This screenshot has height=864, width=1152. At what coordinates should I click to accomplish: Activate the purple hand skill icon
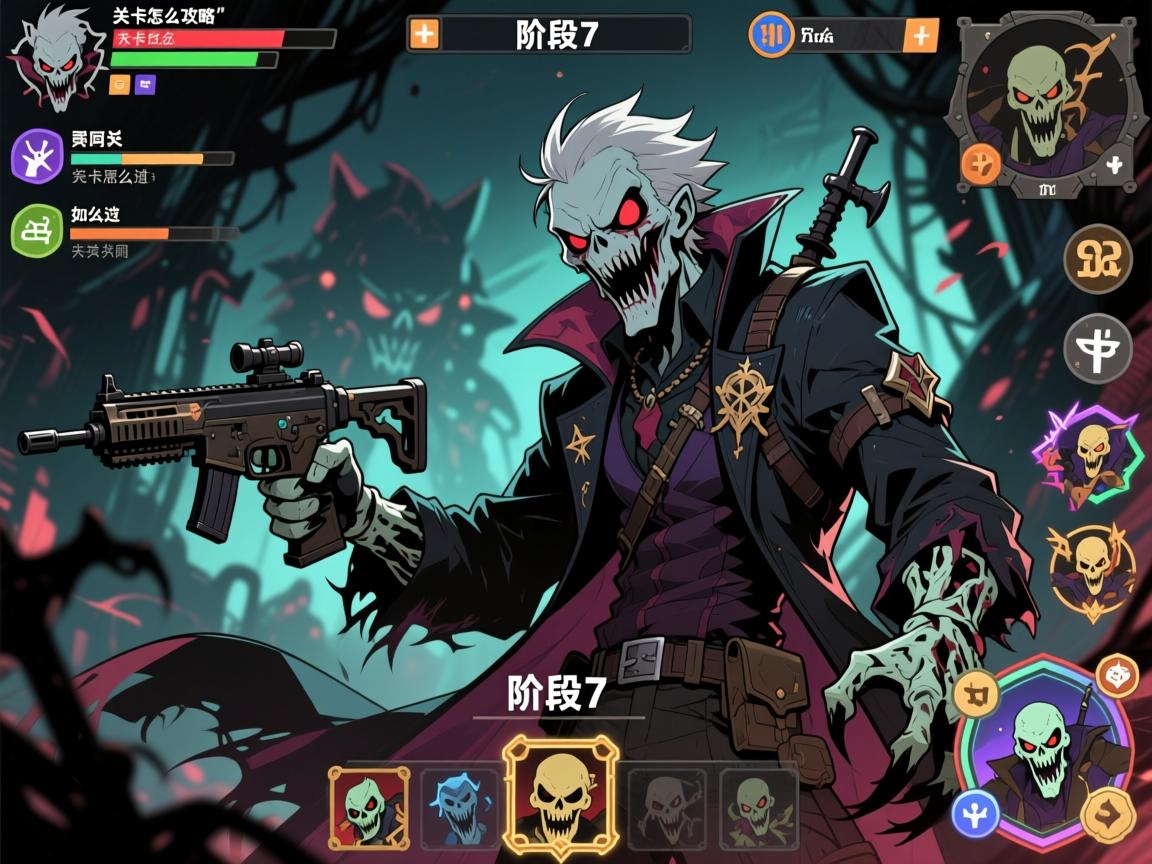coord(37,158)
